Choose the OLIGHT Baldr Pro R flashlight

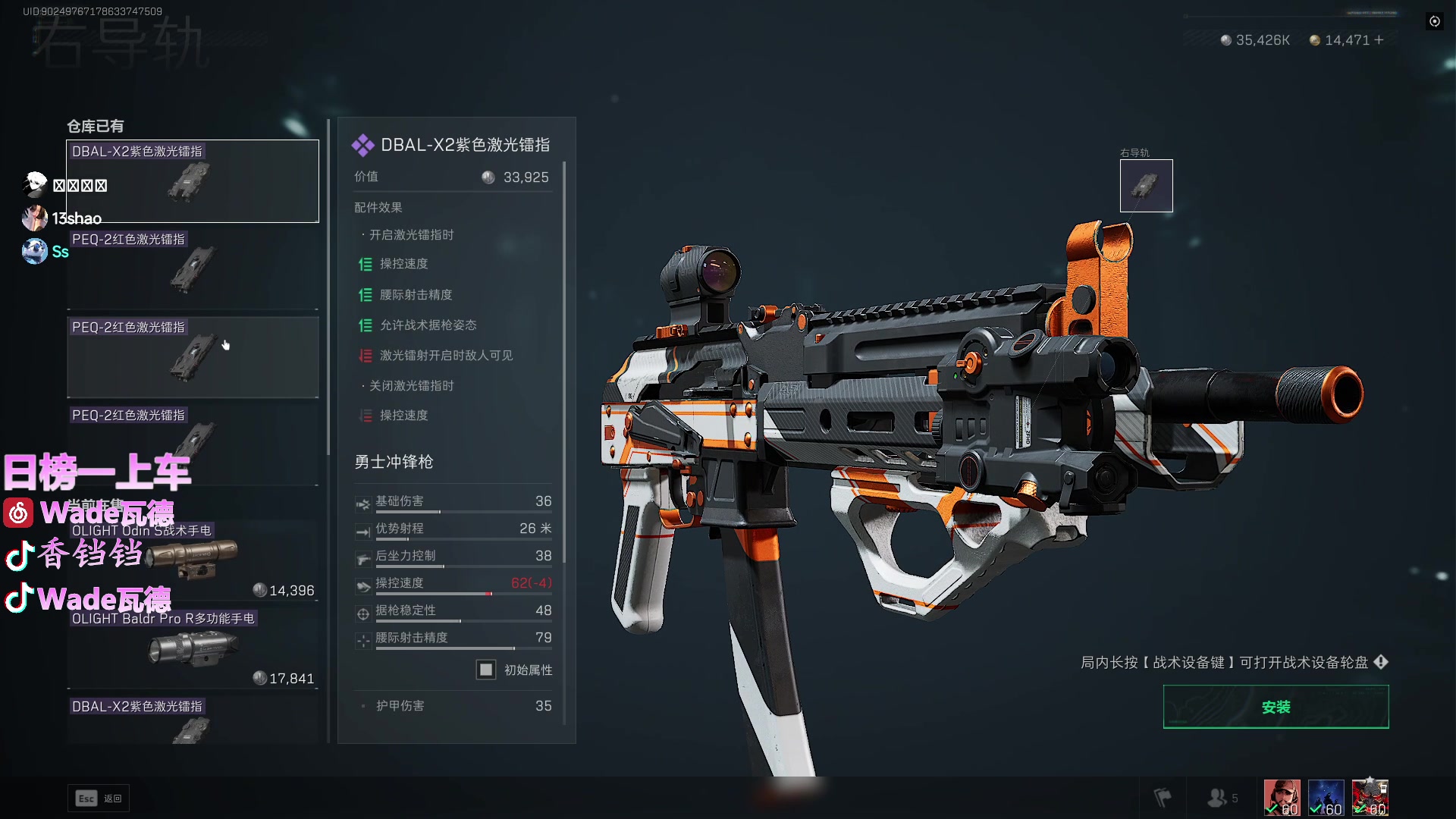point(193,648)
